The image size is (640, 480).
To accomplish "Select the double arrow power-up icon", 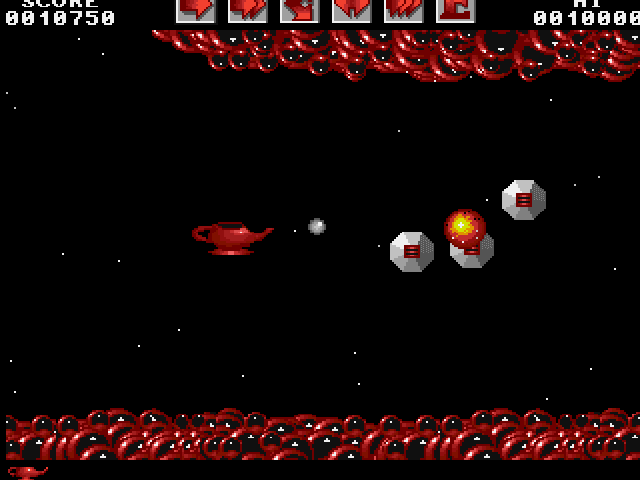I will (x=247, y=10).
